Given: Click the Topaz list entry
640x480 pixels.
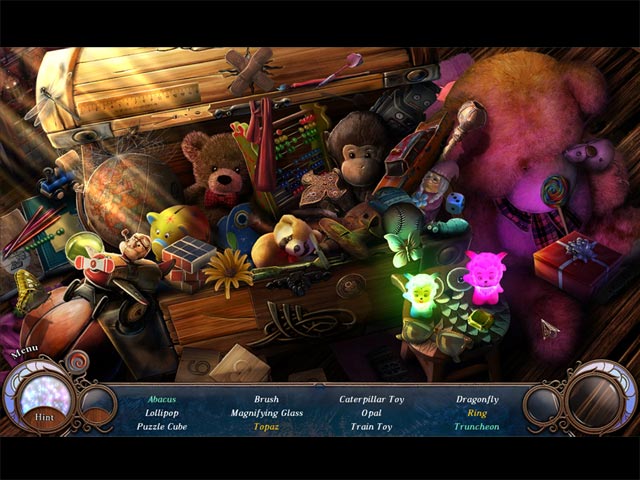Looking at the screenshot, I should (266, 426).
